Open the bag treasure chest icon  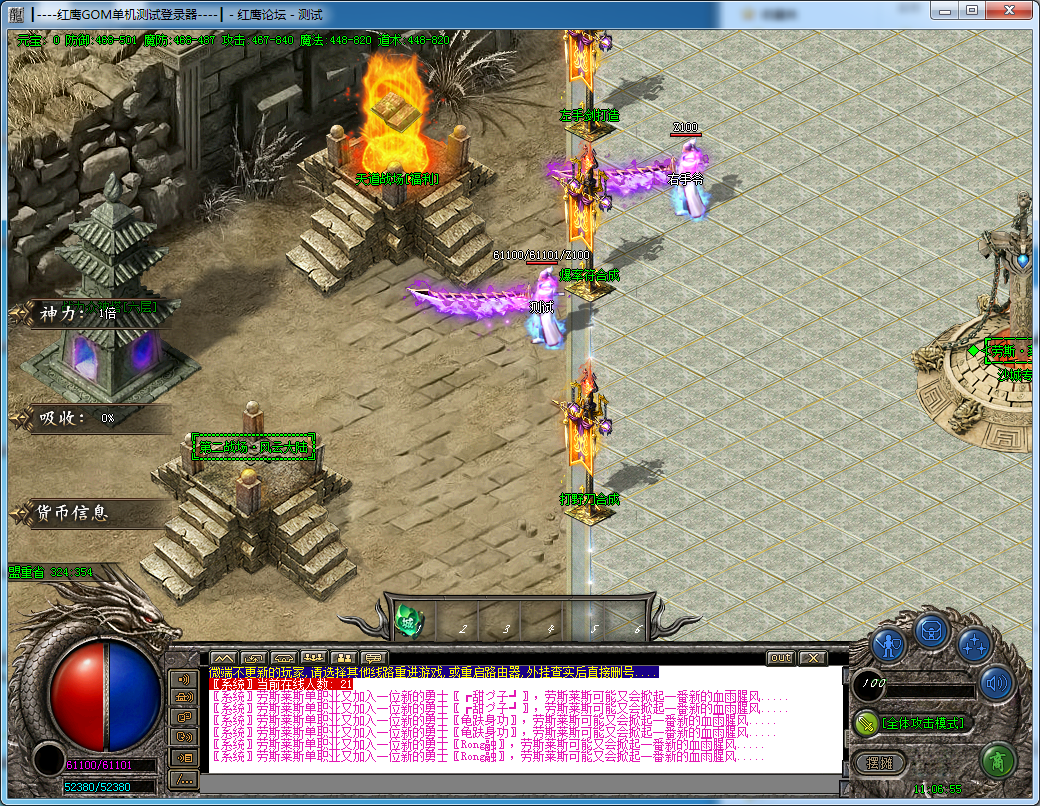tap(931, 631)
